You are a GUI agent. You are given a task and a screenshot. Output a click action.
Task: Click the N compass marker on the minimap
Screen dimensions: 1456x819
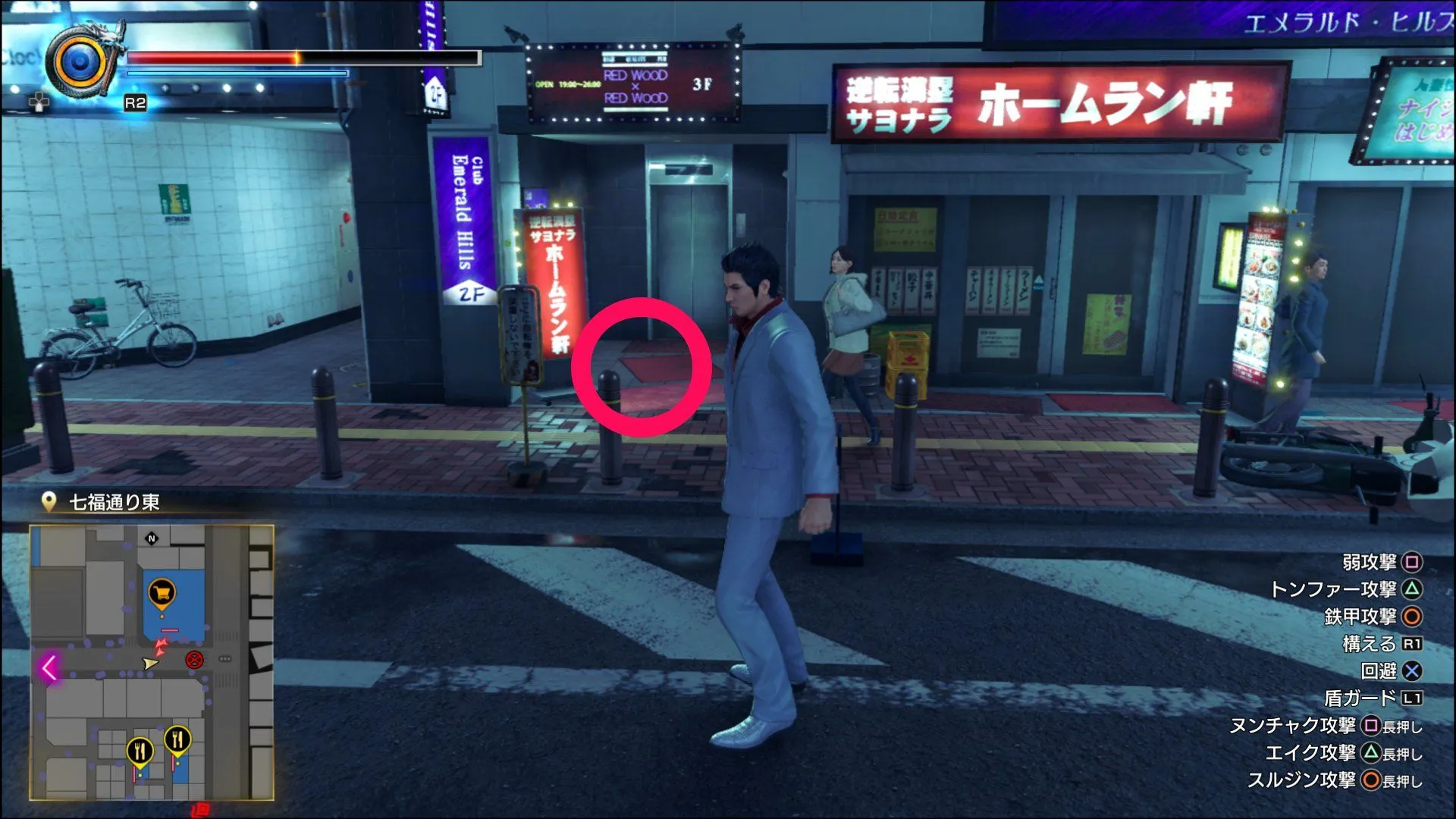pos(152,540)
